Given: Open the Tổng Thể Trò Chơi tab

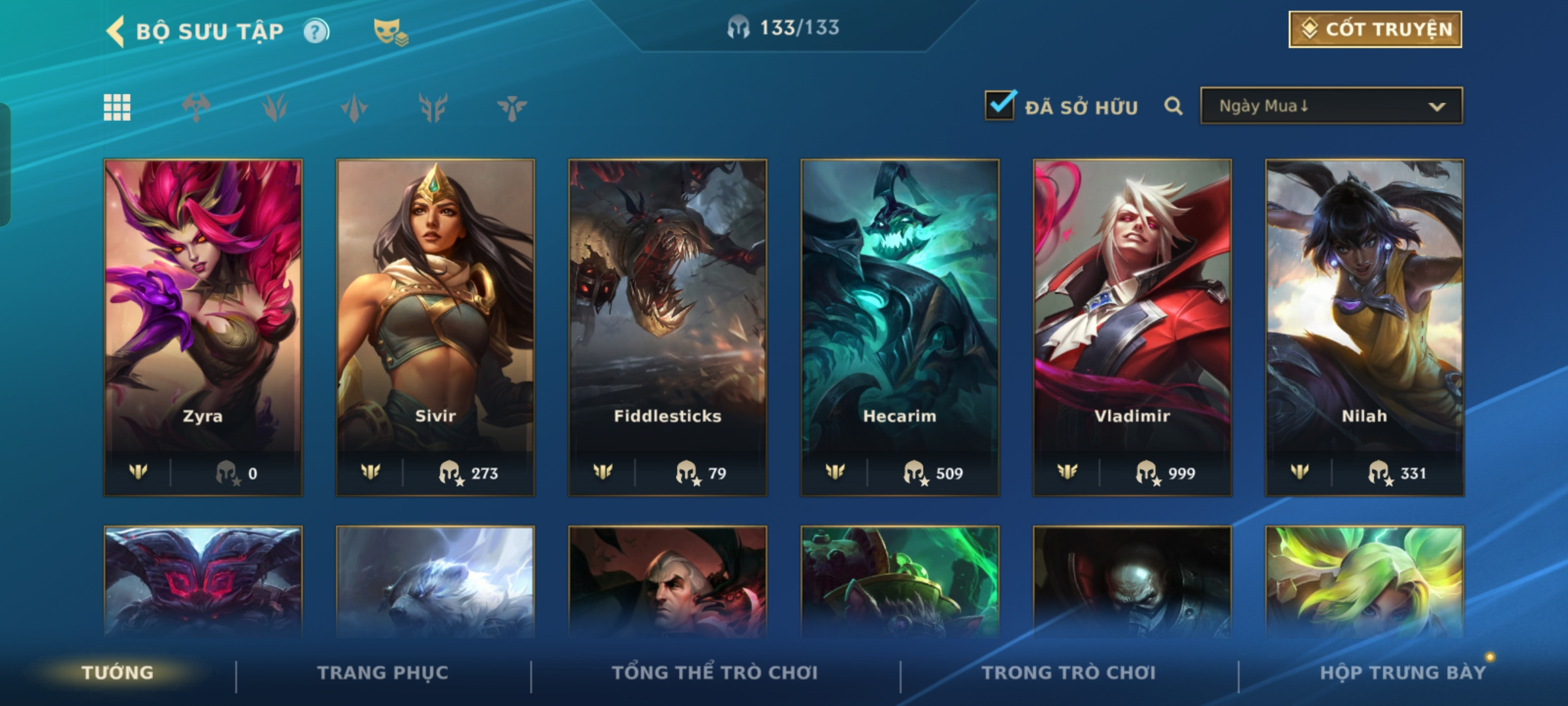Looking at the screenshot, I should click(715, 673).
